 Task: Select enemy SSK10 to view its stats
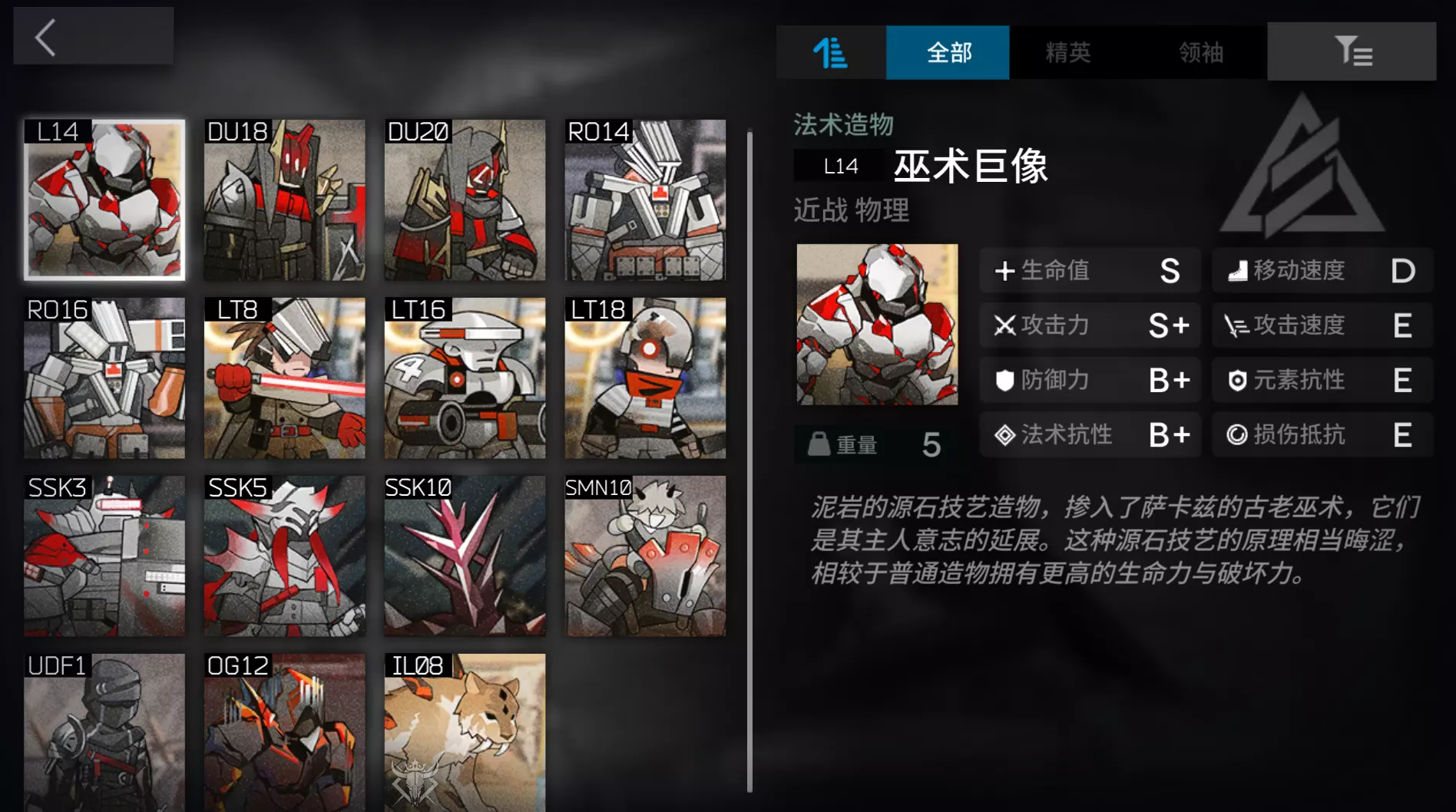coord(464,556)
